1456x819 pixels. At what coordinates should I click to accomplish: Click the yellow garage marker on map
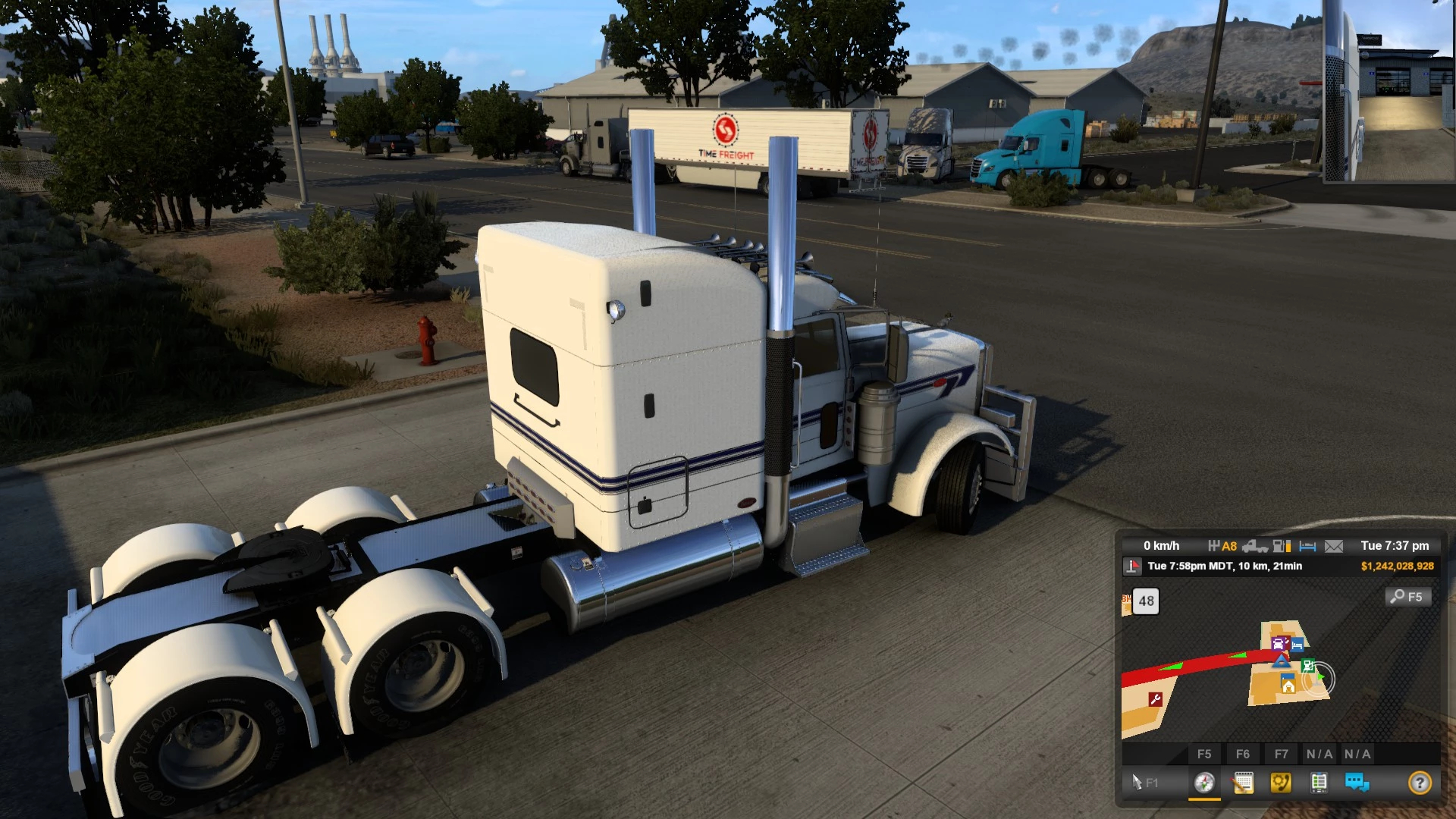tap(1288, 686)
